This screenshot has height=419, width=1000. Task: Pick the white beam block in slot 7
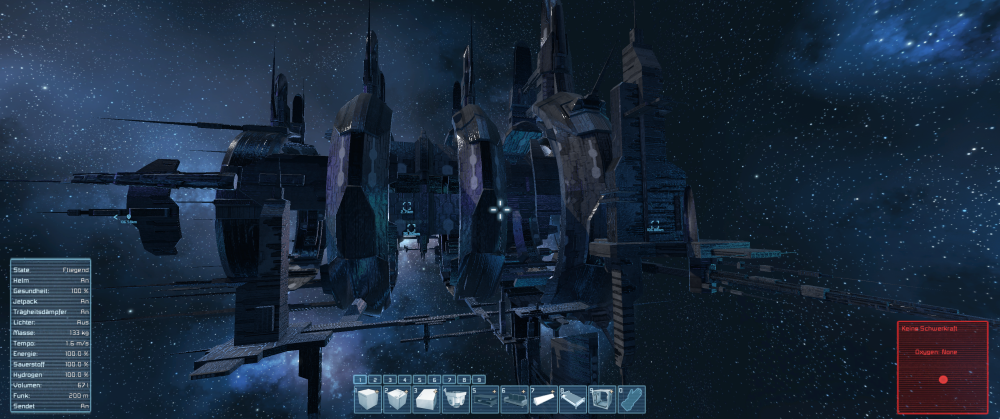(x=543, y=400)
